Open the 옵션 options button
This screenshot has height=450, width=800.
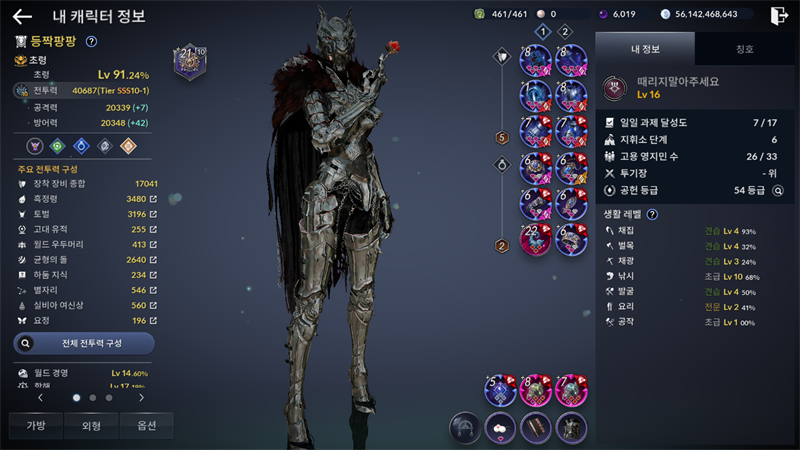pyautogui.click(x=146, y=425)
